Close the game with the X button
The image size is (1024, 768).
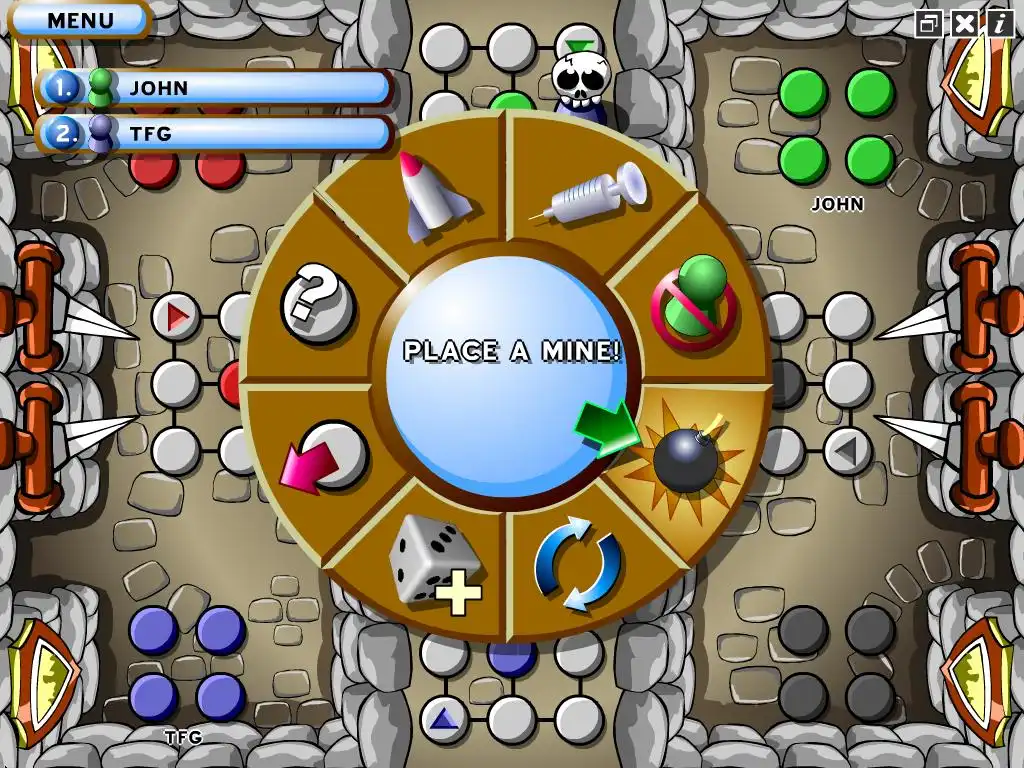964,23
